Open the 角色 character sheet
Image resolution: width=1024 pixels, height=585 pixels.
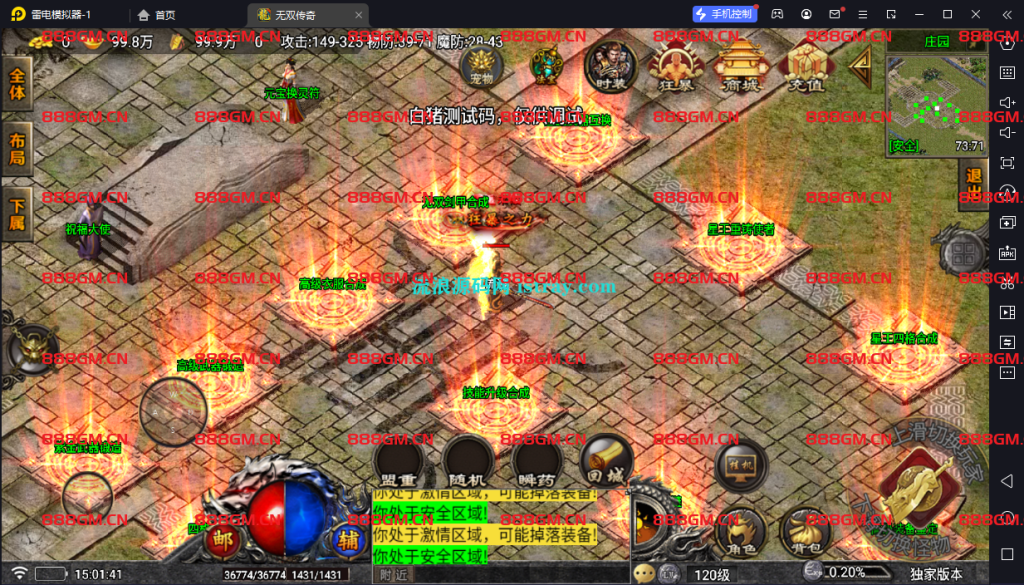click(x=741, y=531)
